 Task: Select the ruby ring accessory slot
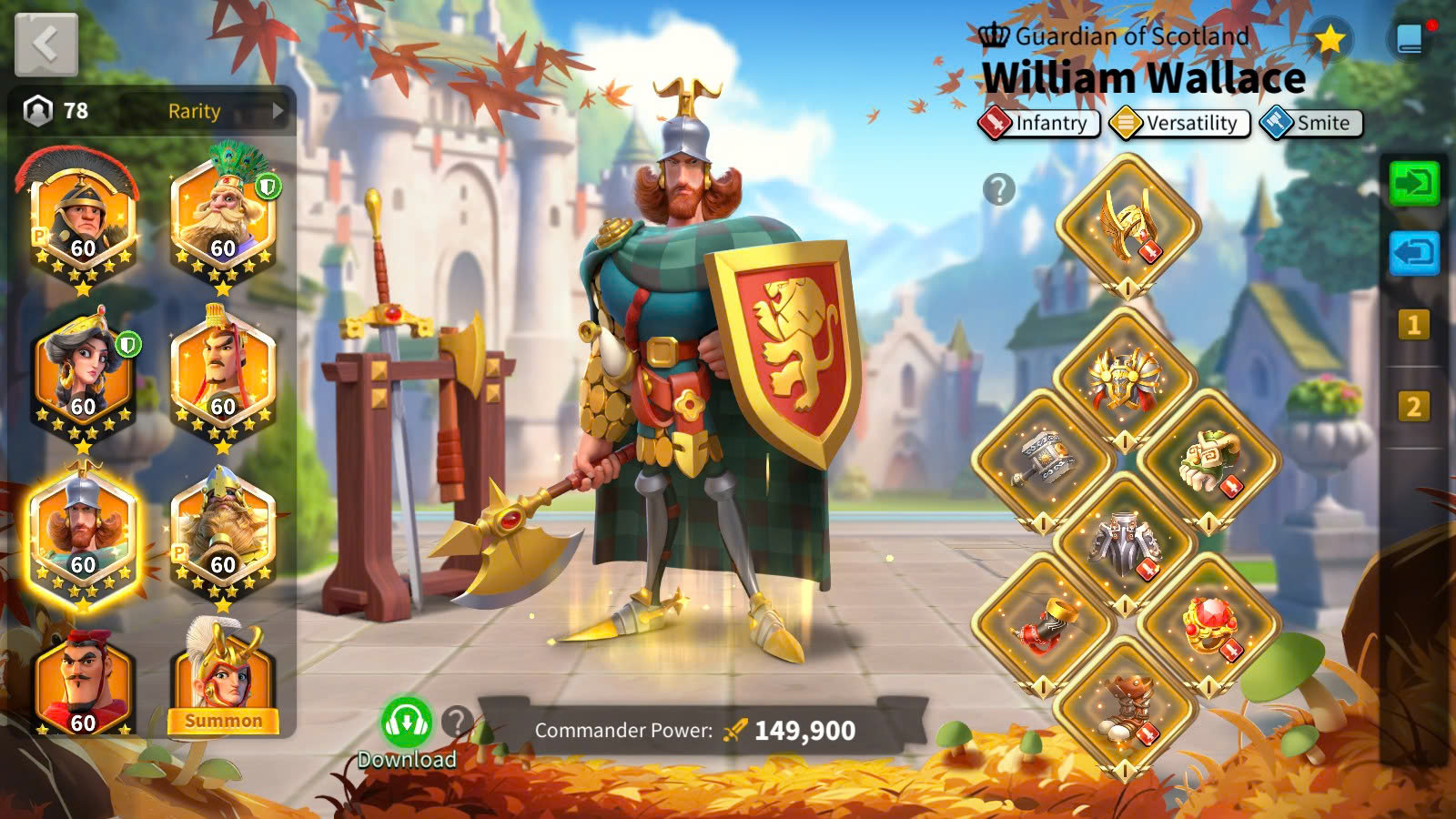tap(1208, 623)
